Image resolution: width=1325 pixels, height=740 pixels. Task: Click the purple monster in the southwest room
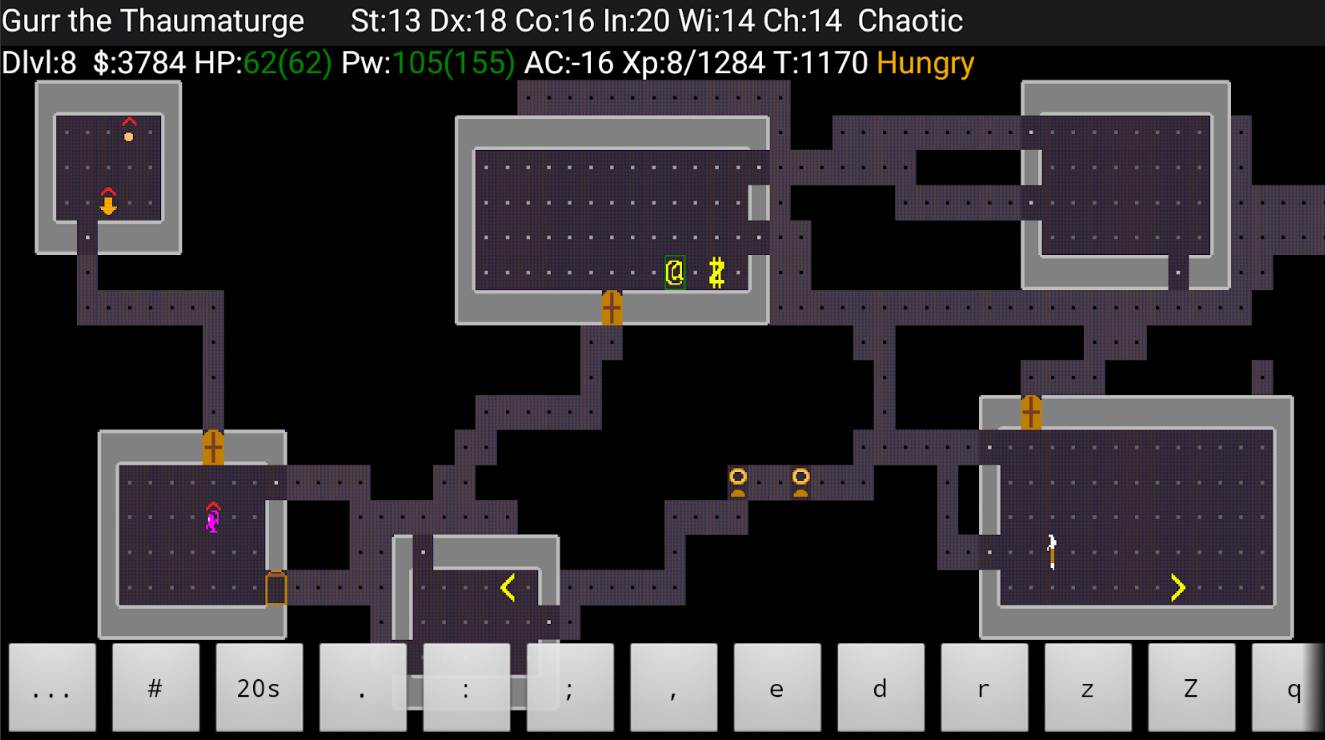pos(212,517)
